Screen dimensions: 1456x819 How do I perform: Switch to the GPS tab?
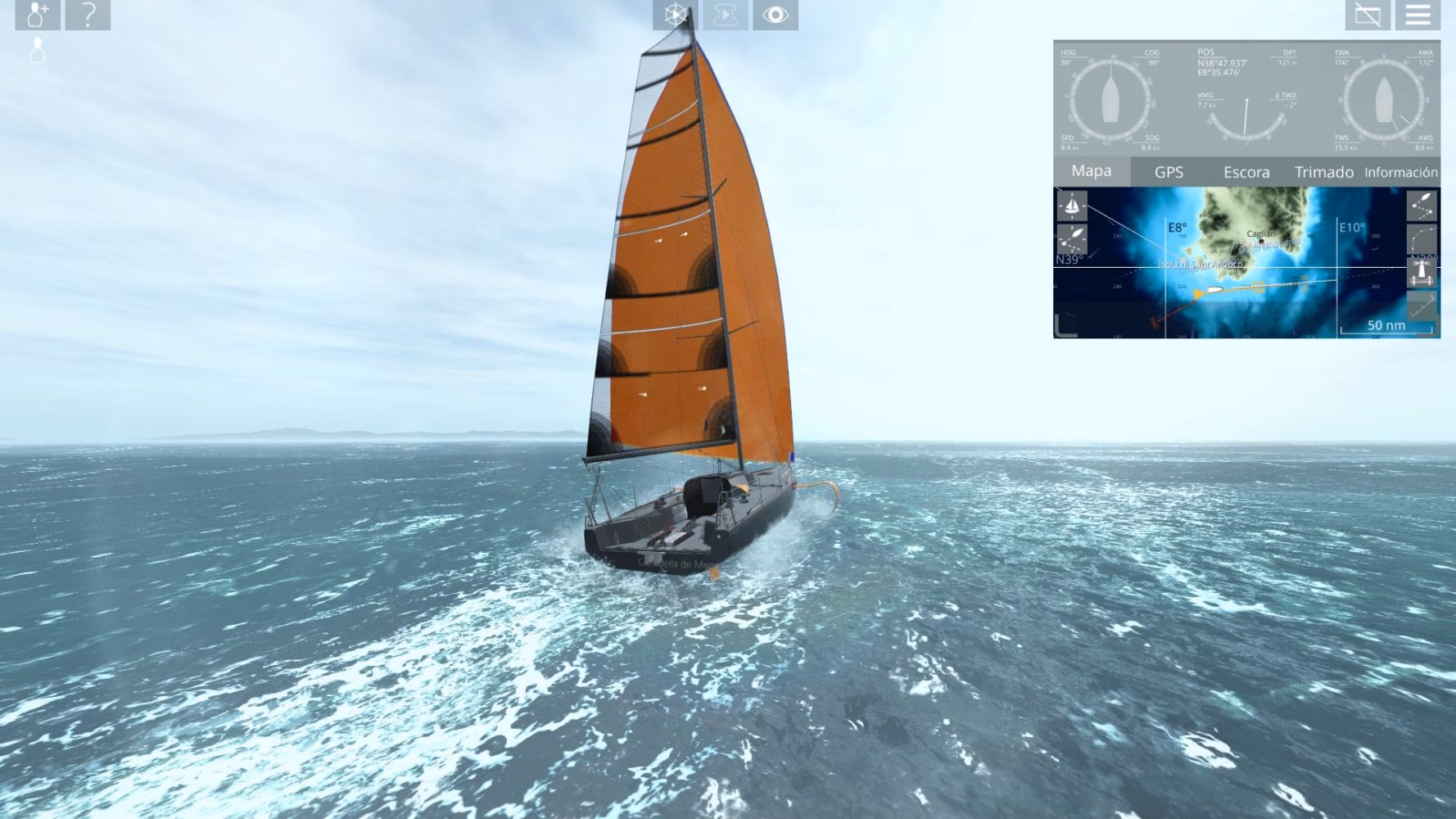tap(1169, 172)
